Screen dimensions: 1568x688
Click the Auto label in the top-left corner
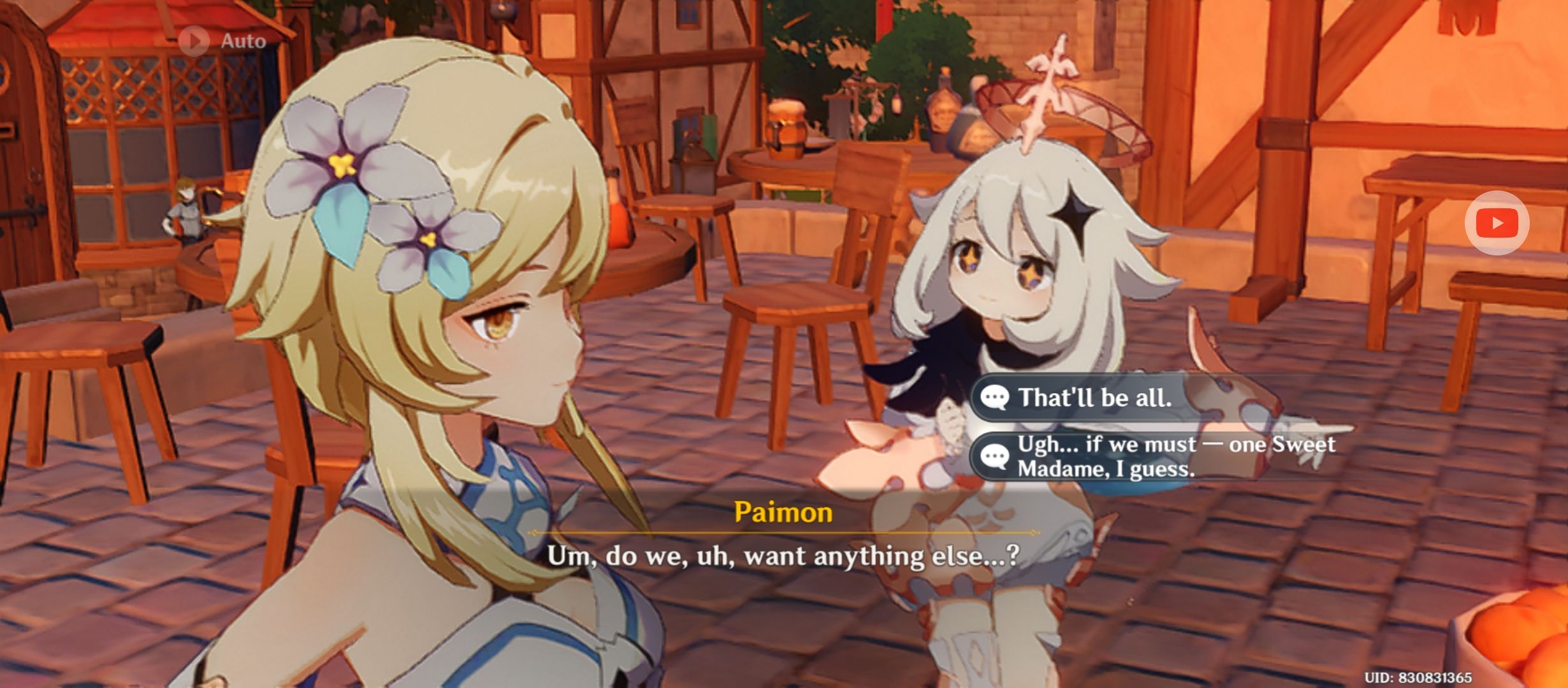point(243,40)
